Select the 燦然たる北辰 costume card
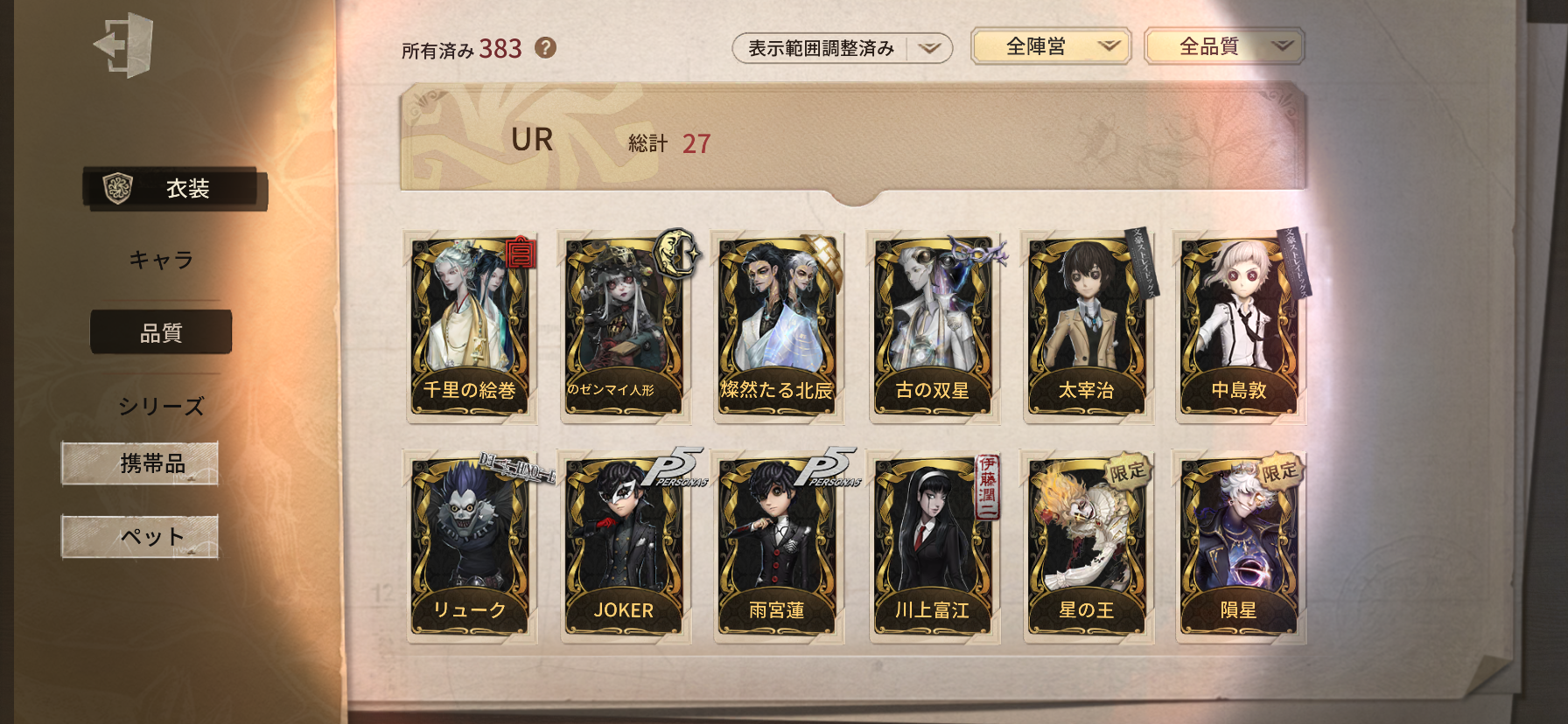 click(x=777, y=328)
